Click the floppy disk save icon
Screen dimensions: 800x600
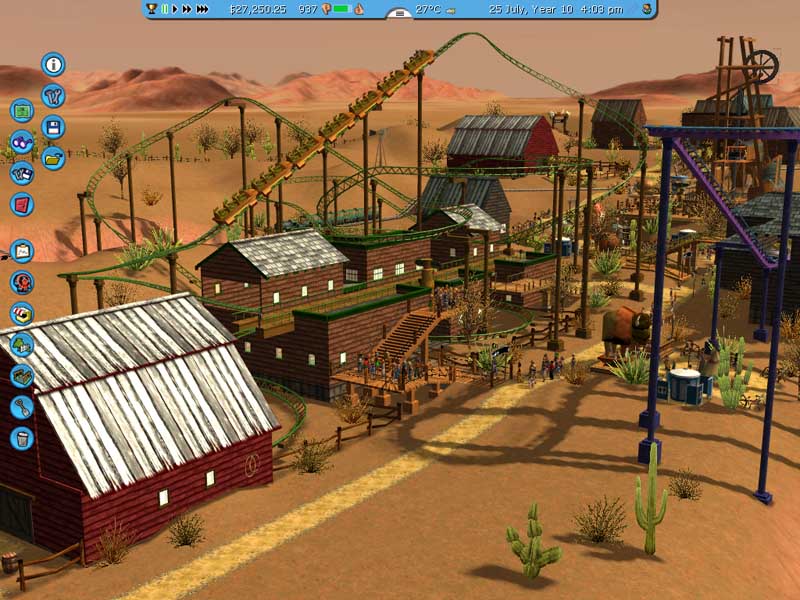click(53, 127)
